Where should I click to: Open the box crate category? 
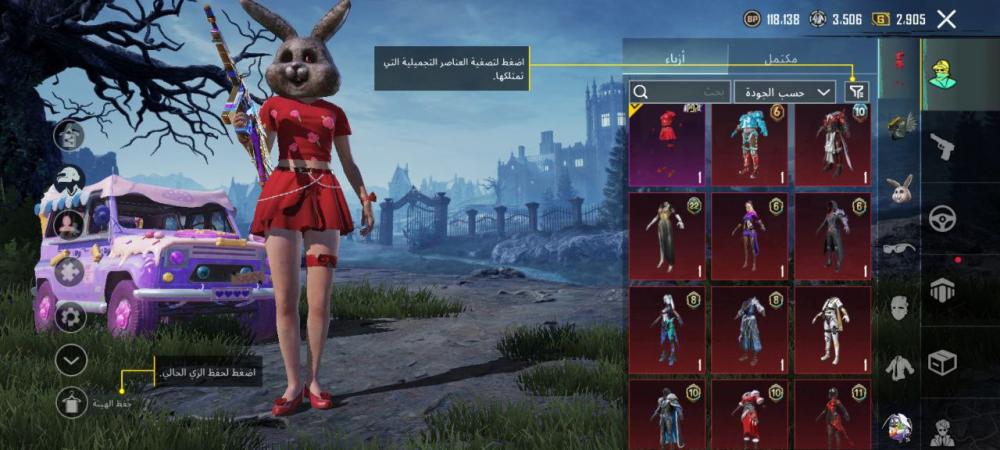942,362
